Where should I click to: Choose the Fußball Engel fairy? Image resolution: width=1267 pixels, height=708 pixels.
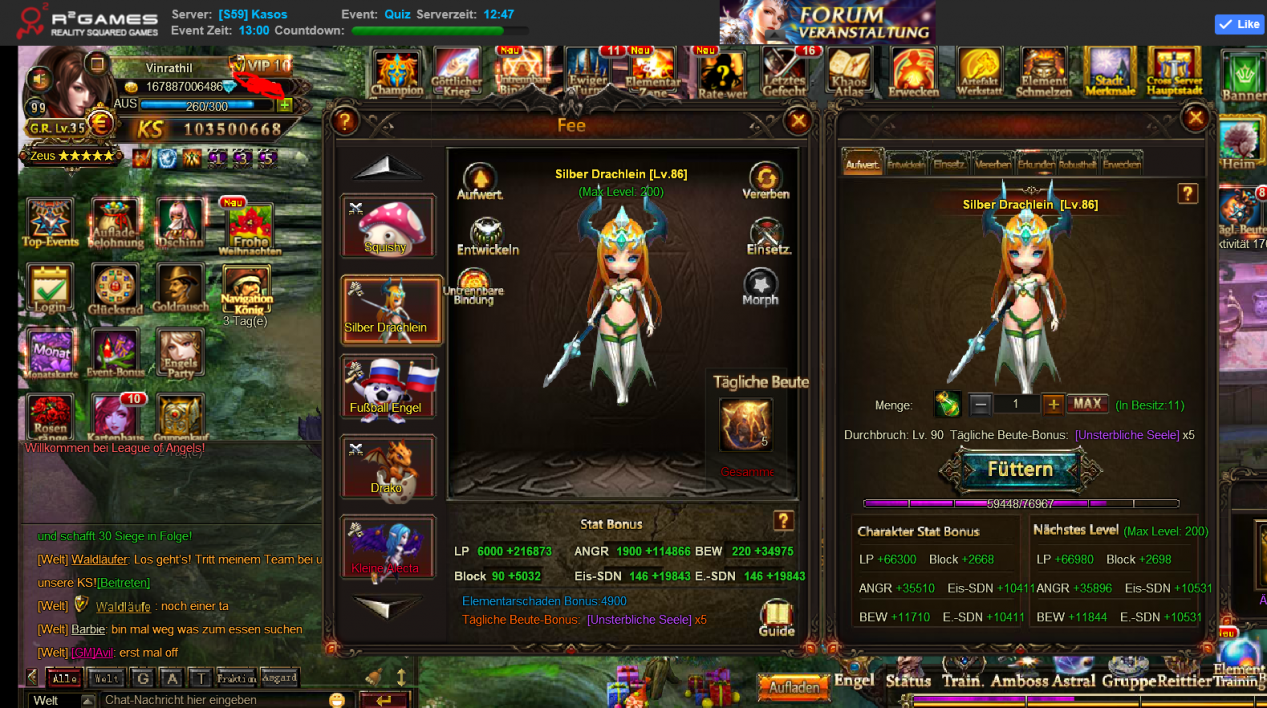[387, 387]
